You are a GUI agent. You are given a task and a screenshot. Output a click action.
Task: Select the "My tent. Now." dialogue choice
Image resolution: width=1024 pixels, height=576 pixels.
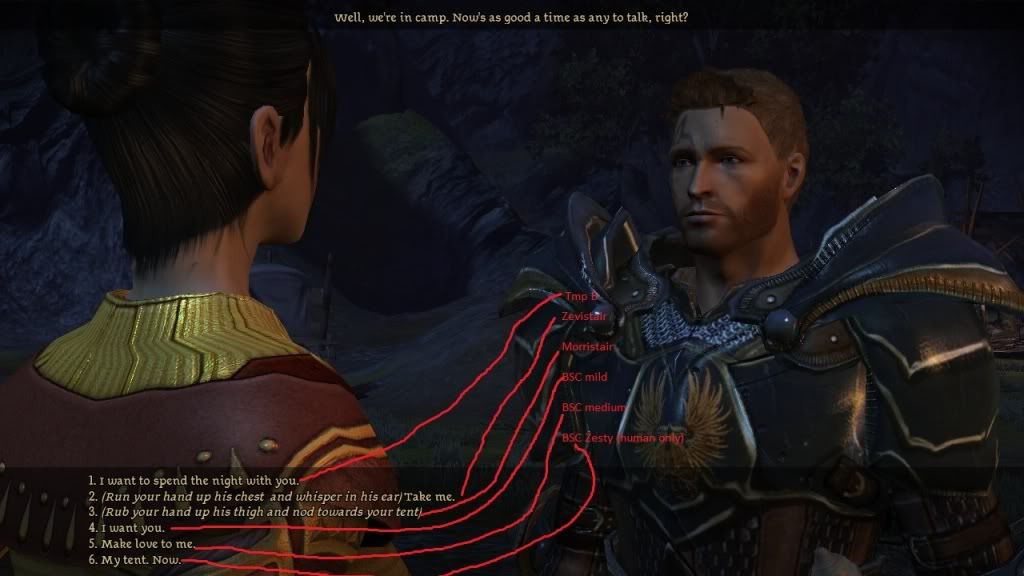(x=140, y=559)
